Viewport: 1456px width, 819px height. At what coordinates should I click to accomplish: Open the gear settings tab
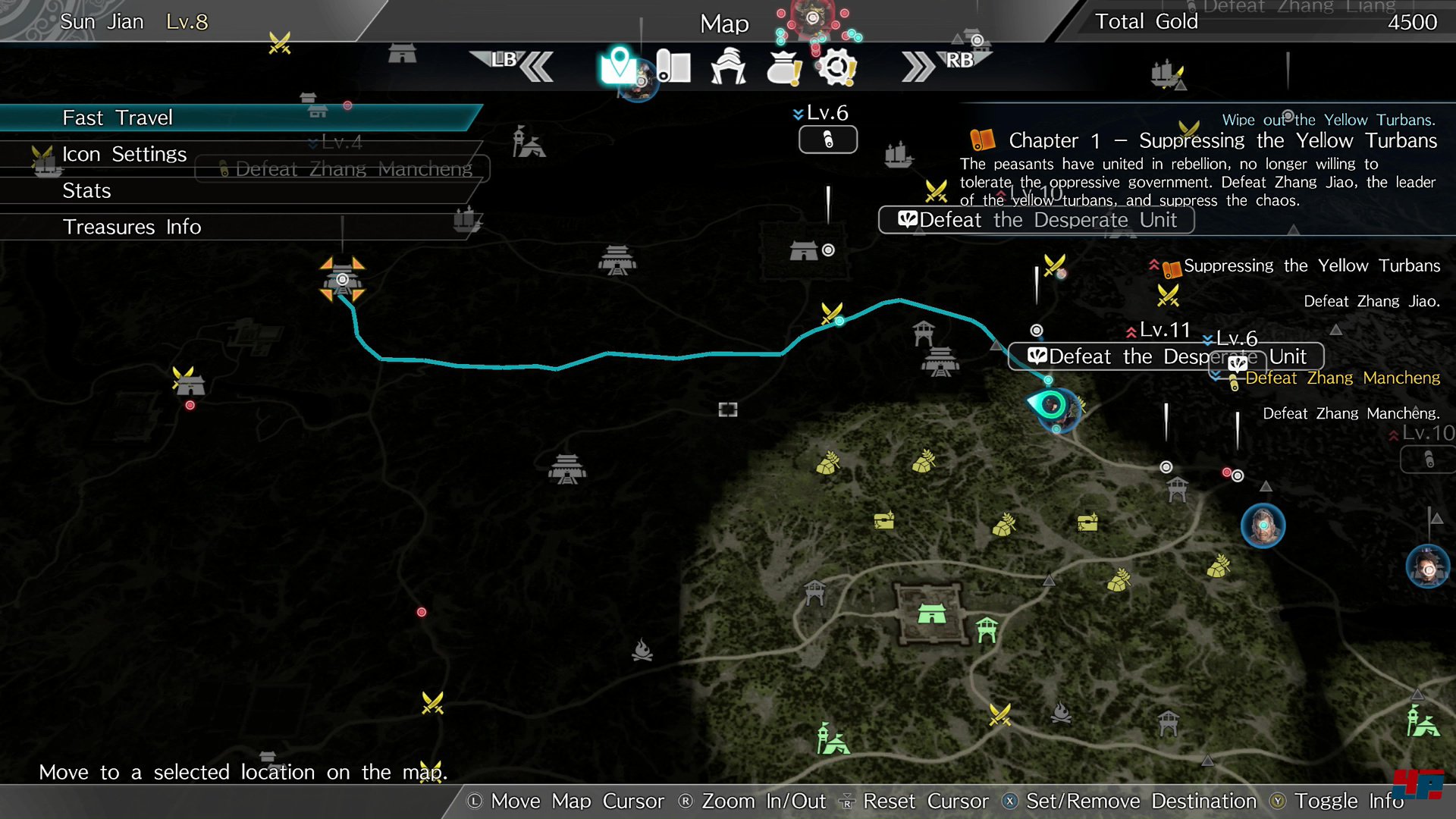[837, 68]
